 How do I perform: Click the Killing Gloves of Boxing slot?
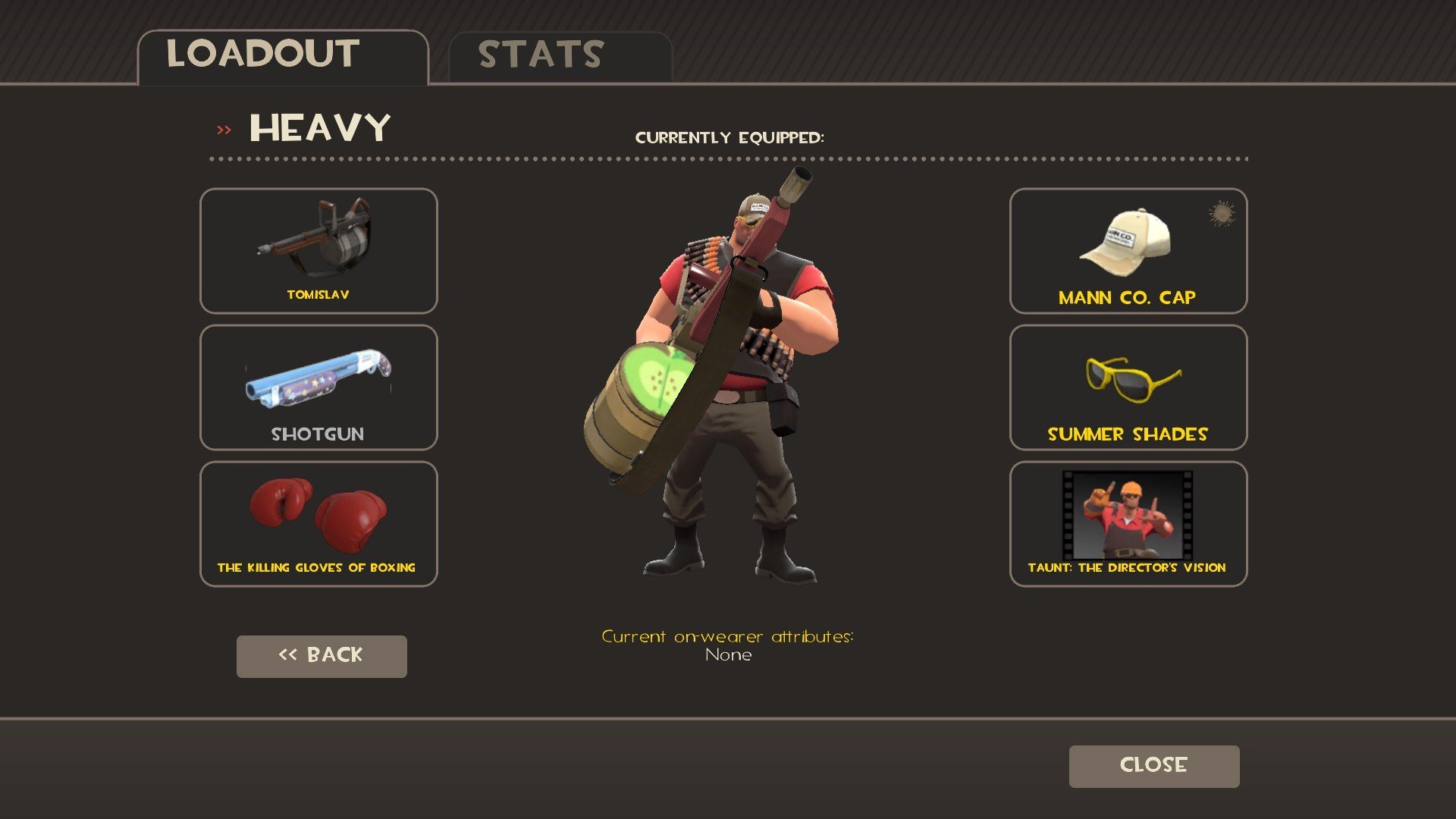pos(318,523)
